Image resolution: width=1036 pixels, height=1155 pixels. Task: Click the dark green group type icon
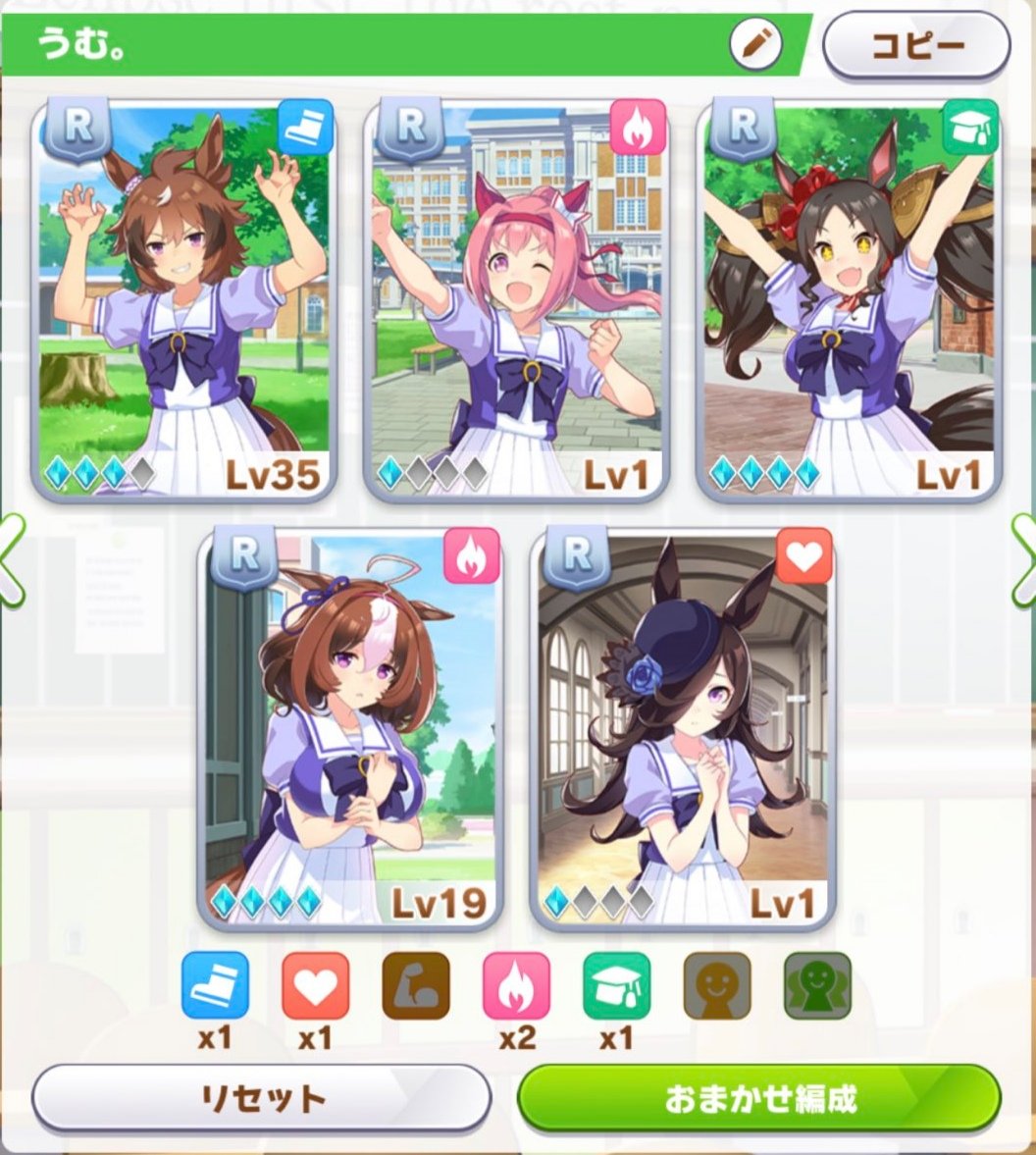tap(817, 986)
